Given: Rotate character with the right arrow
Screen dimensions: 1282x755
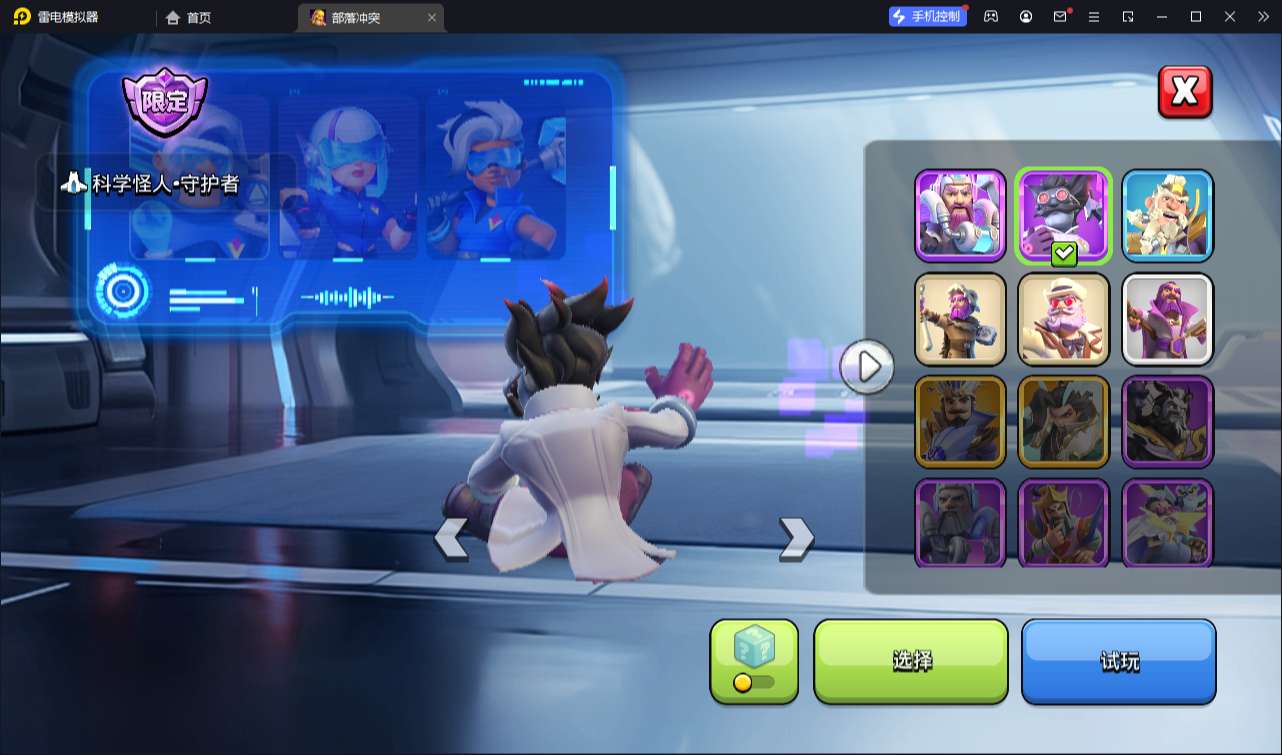Looking at the screenshot, I should (x=796, y=538).
